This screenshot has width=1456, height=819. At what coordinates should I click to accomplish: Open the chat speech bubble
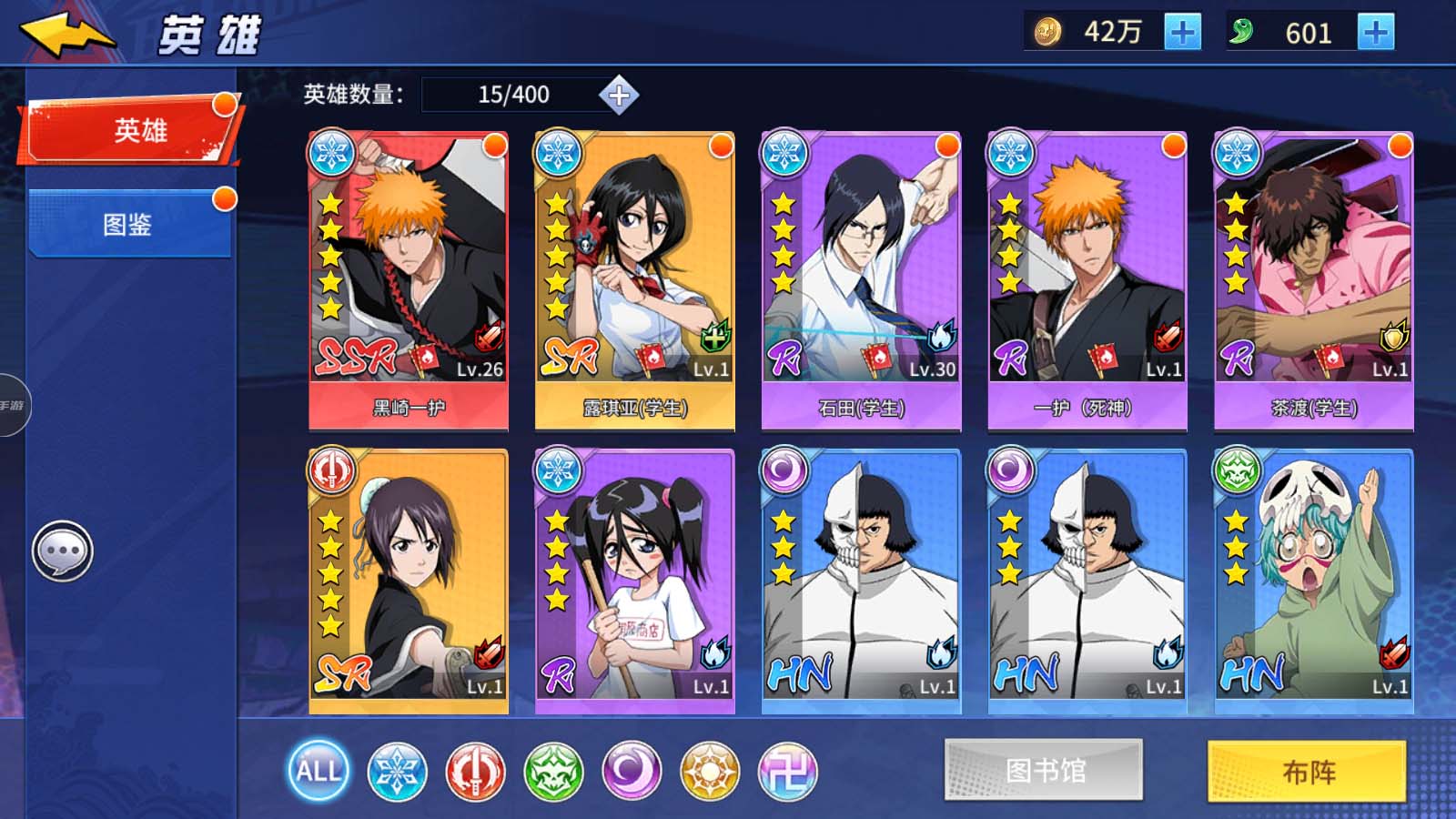(x=63, y=551)
